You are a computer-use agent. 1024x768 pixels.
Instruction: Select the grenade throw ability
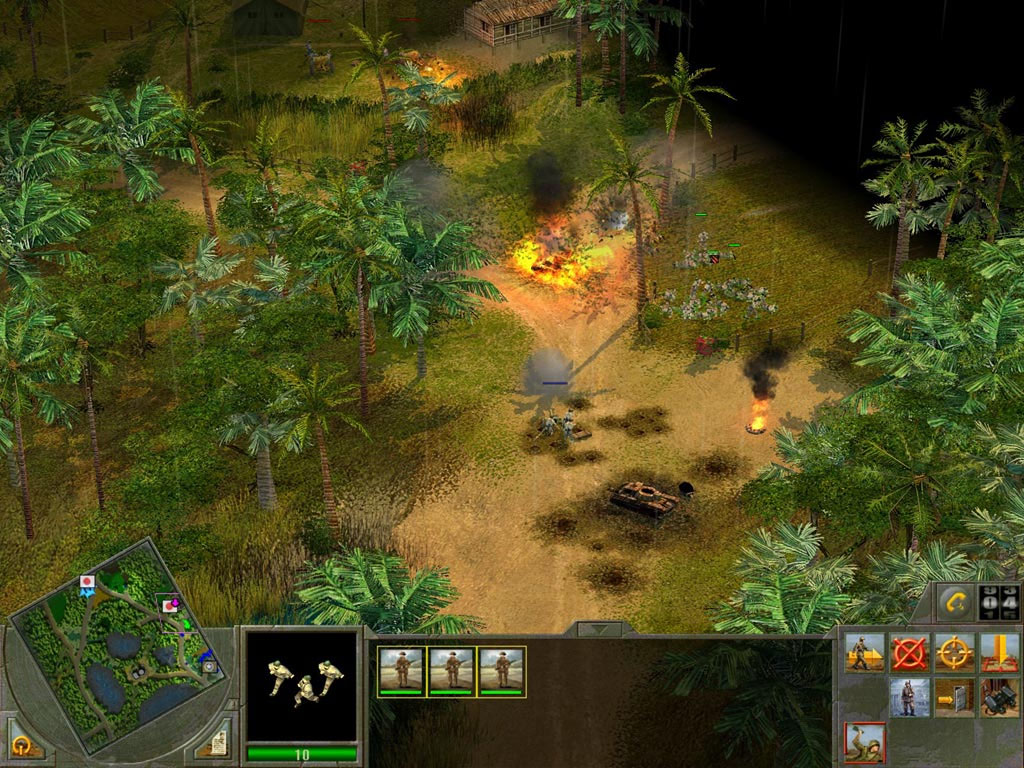point(864,742)
